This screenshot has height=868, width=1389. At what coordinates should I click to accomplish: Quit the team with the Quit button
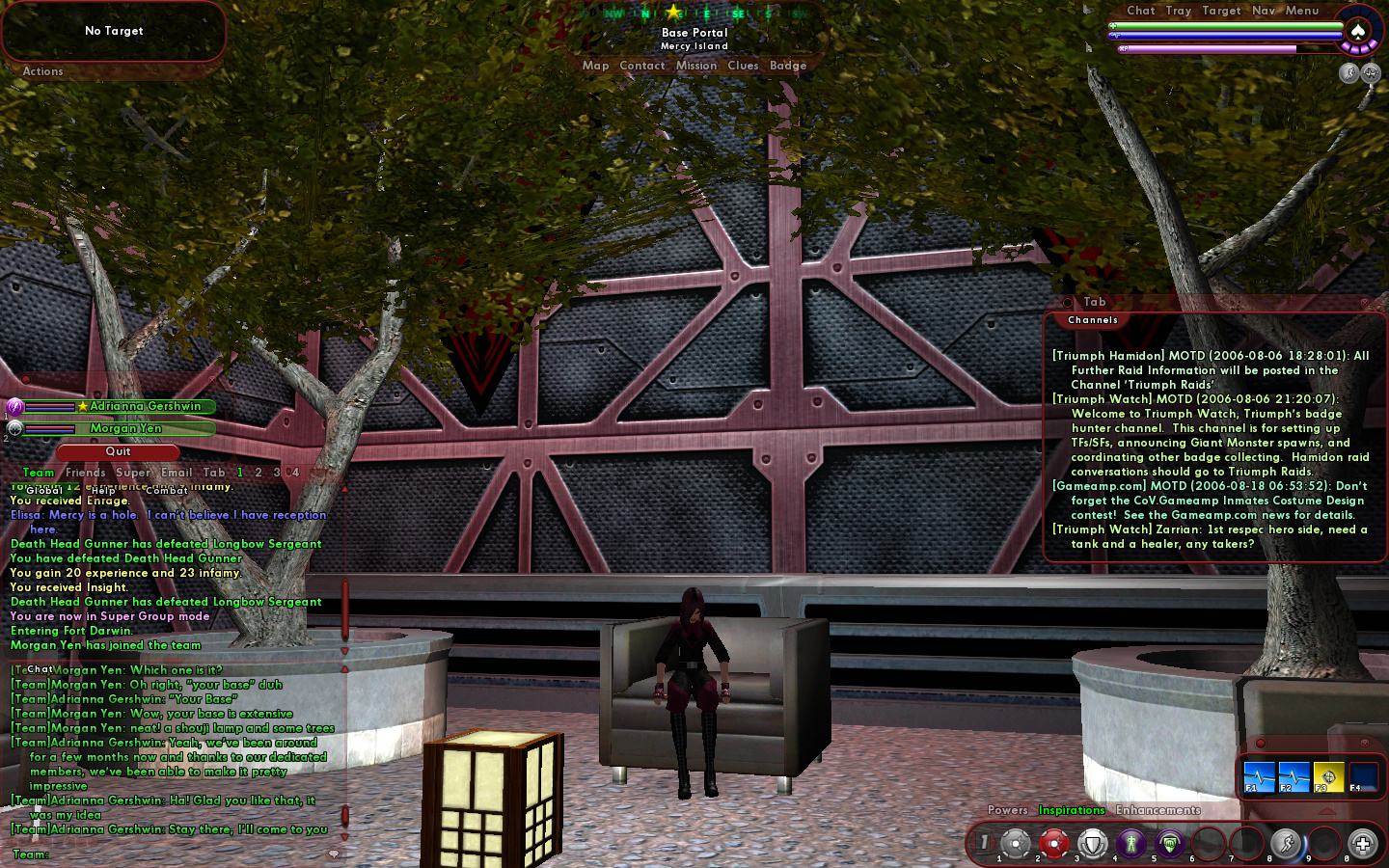point(118,451)
